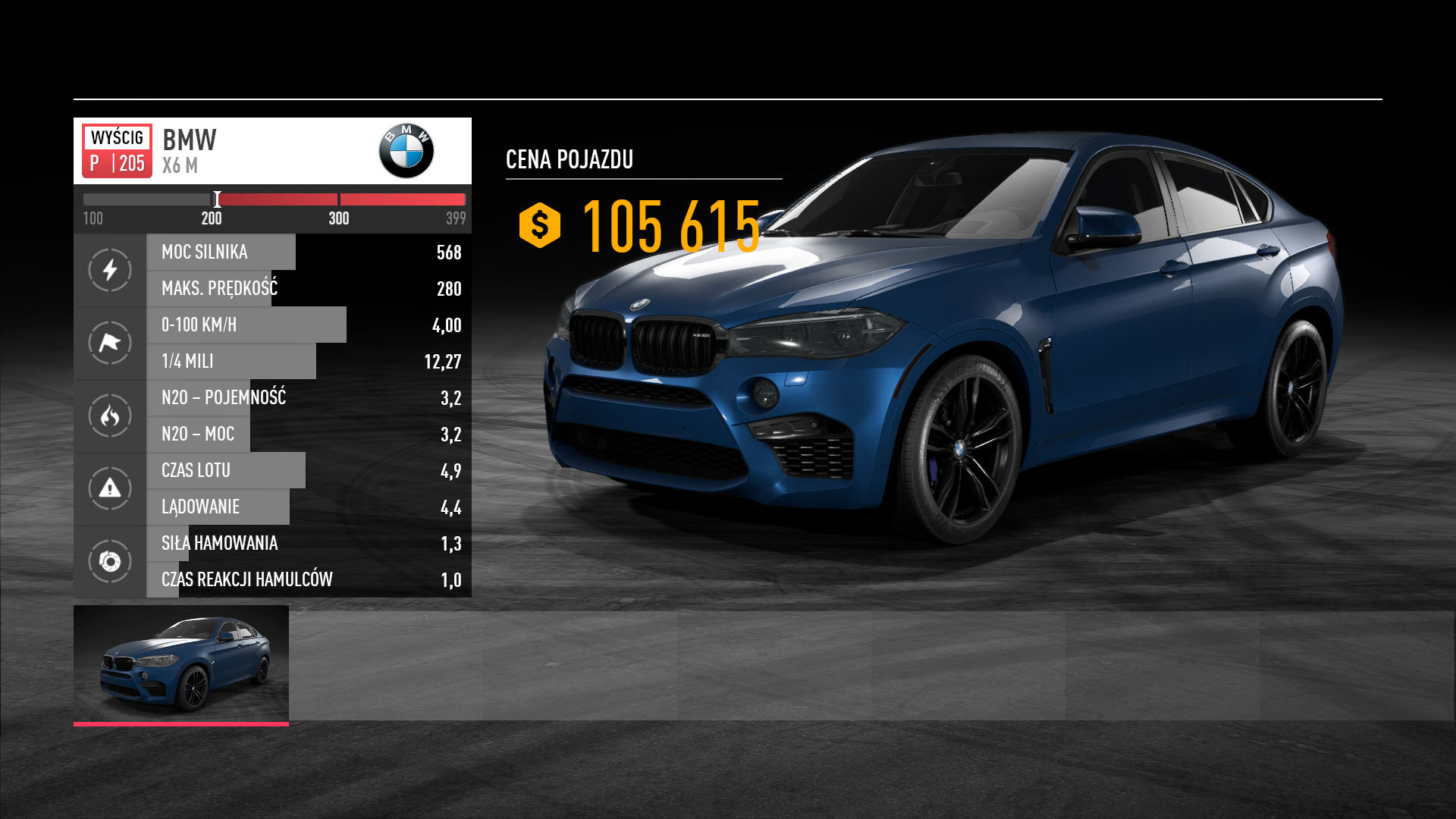The width and height of the screenshot is (1456, 819).
Task: Click the flag acceleration icon
Action: coord(110,343)
